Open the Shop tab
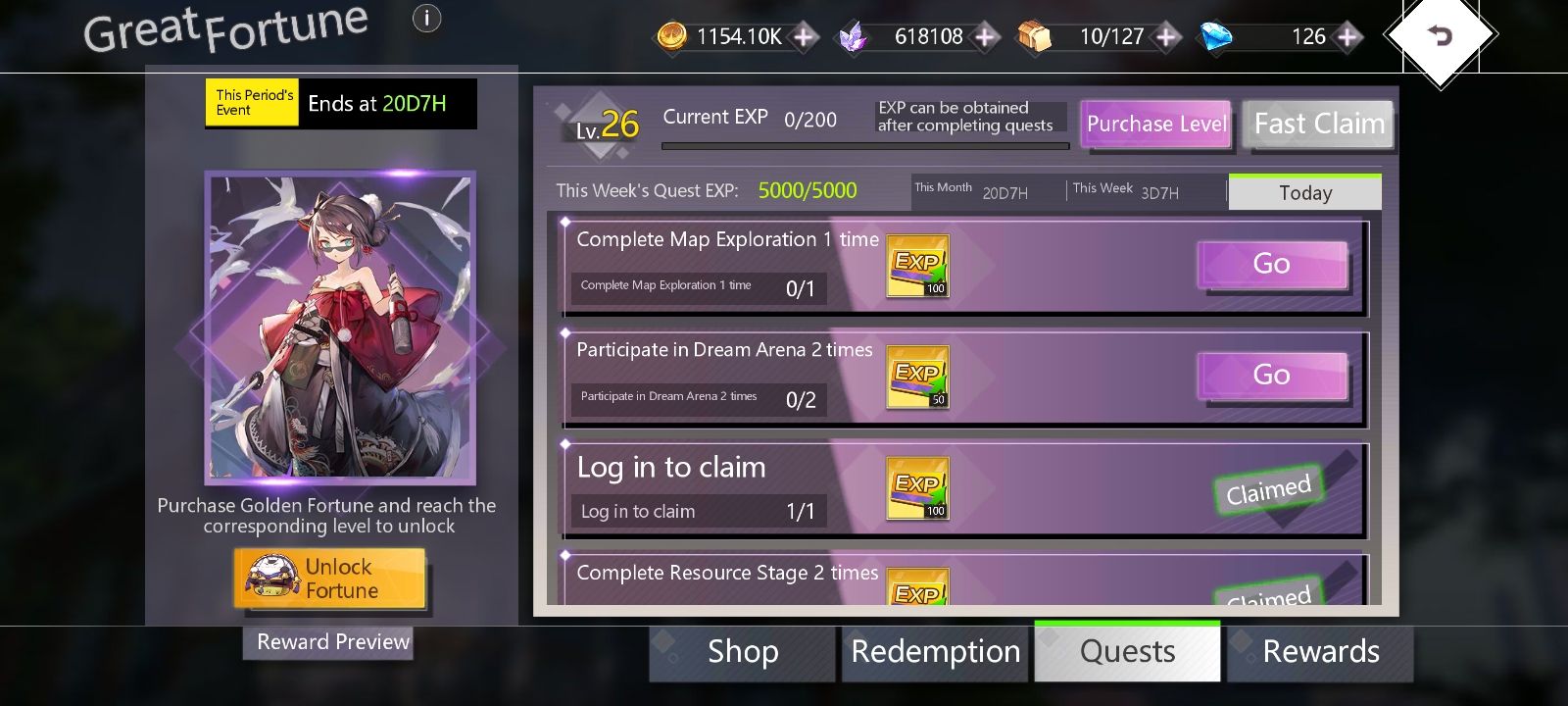The width and height of the screenshot is (1568, 706). click(742, 651)
